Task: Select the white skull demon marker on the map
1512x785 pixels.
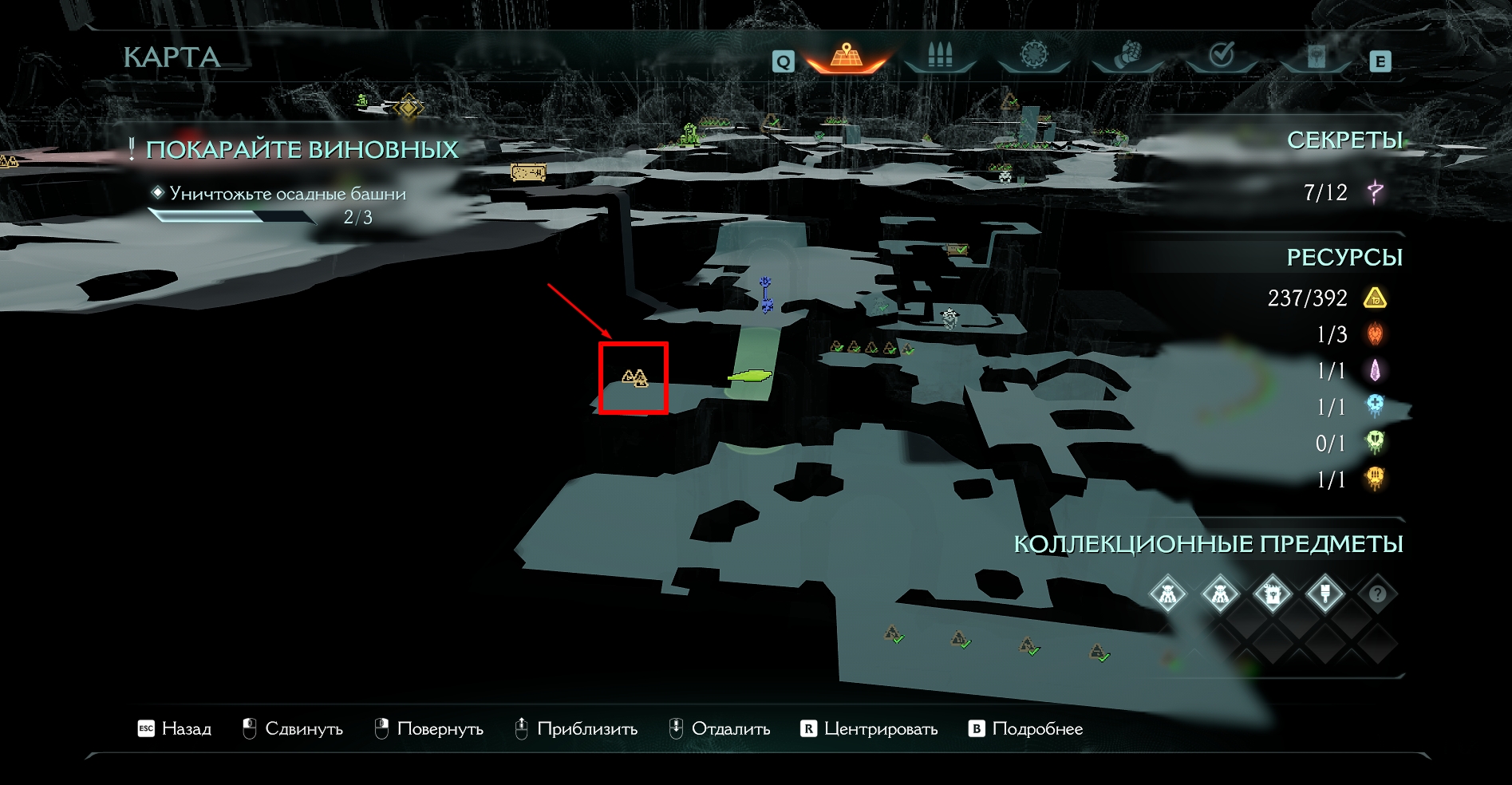Action: 949,318
